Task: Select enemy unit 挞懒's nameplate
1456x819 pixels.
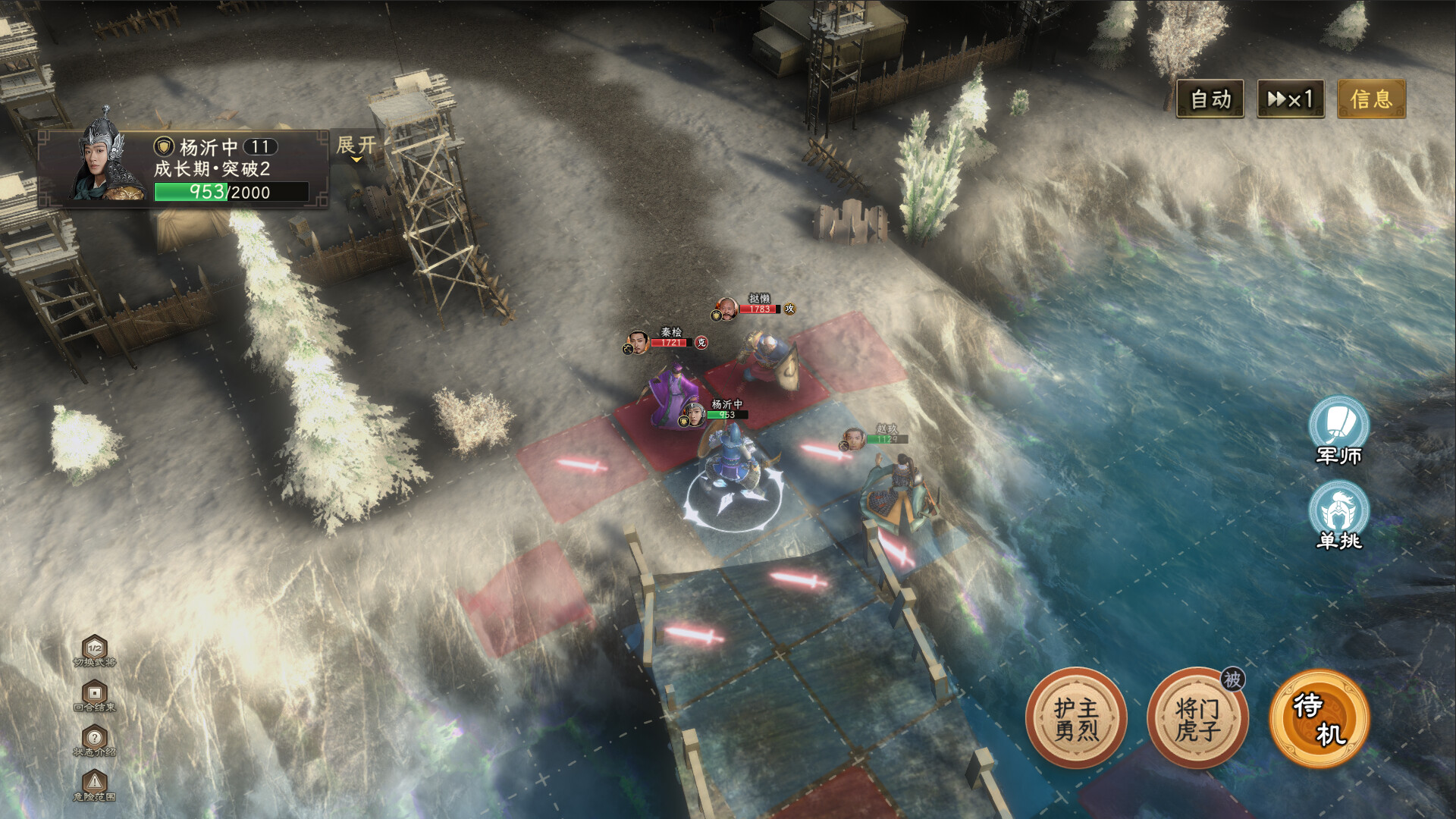Action: 755,304
